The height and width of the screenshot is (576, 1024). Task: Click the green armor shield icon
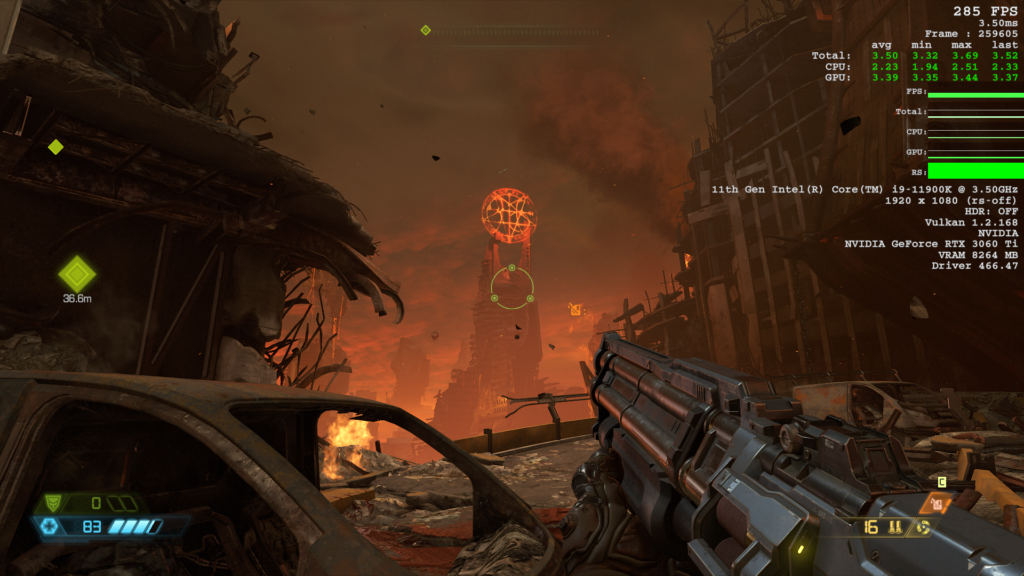click(54, 503)
